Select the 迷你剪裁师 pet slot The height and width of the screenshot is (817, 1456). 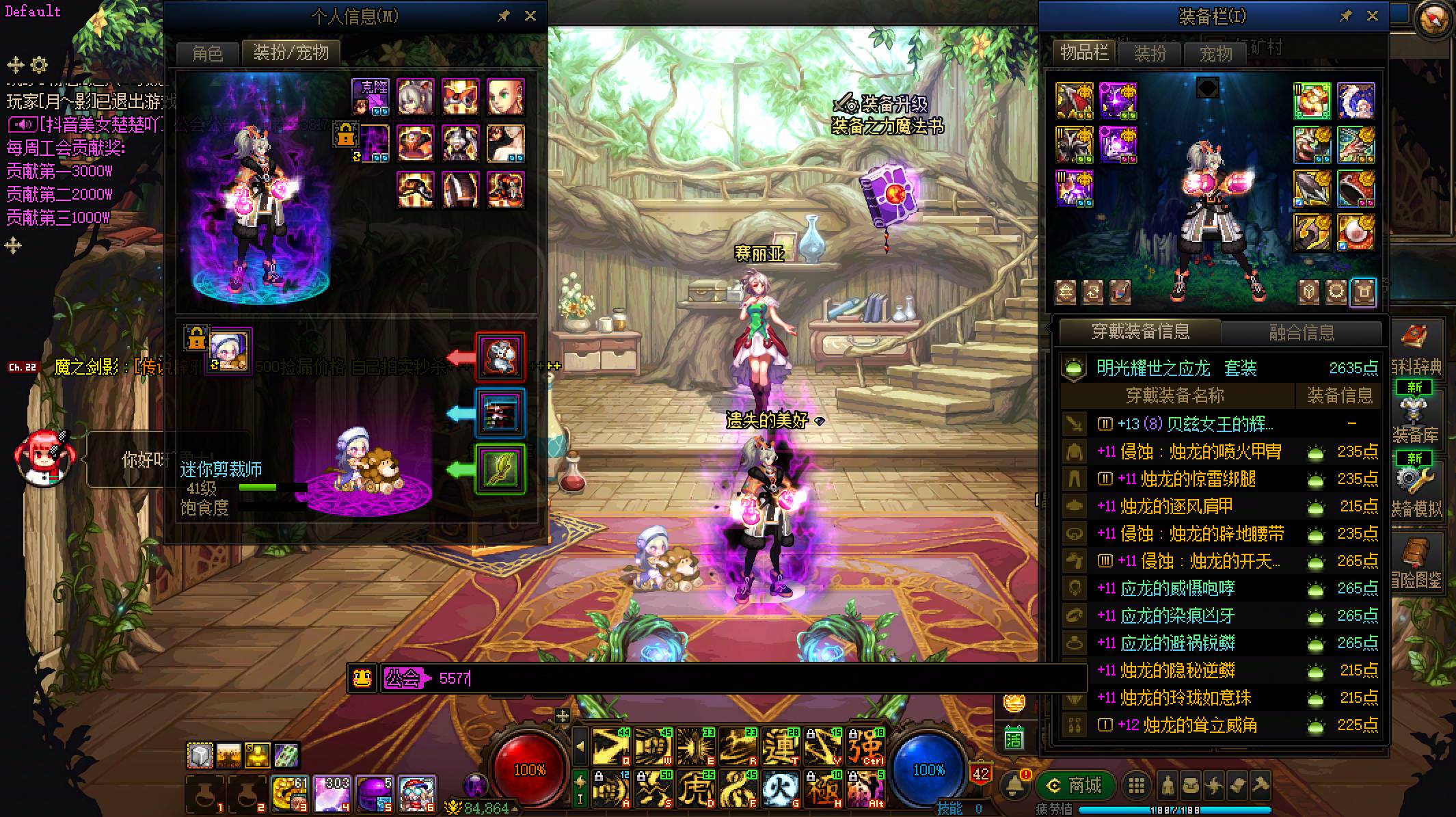pyautogui.click(x=230, y=350)
